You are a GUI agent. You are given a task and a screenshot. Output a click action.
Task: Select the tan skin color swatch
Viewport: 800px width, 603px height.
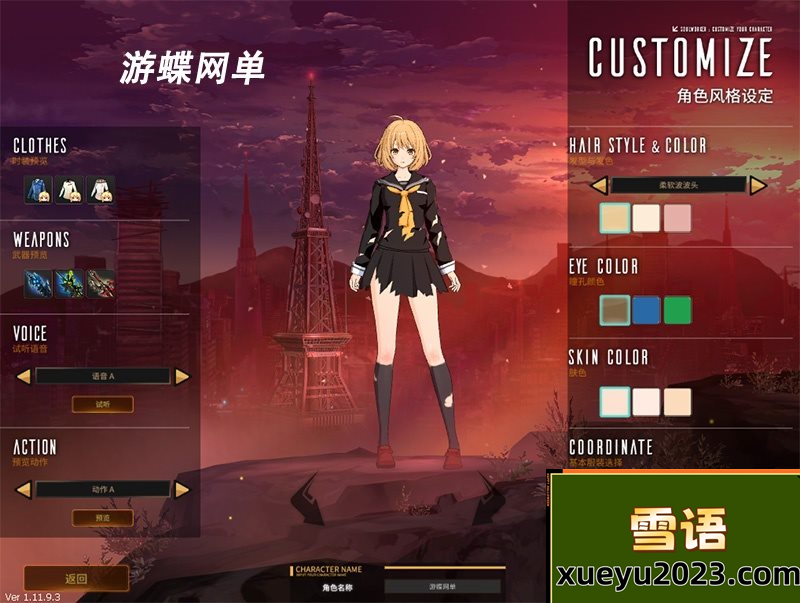click(x=677, y=401)
